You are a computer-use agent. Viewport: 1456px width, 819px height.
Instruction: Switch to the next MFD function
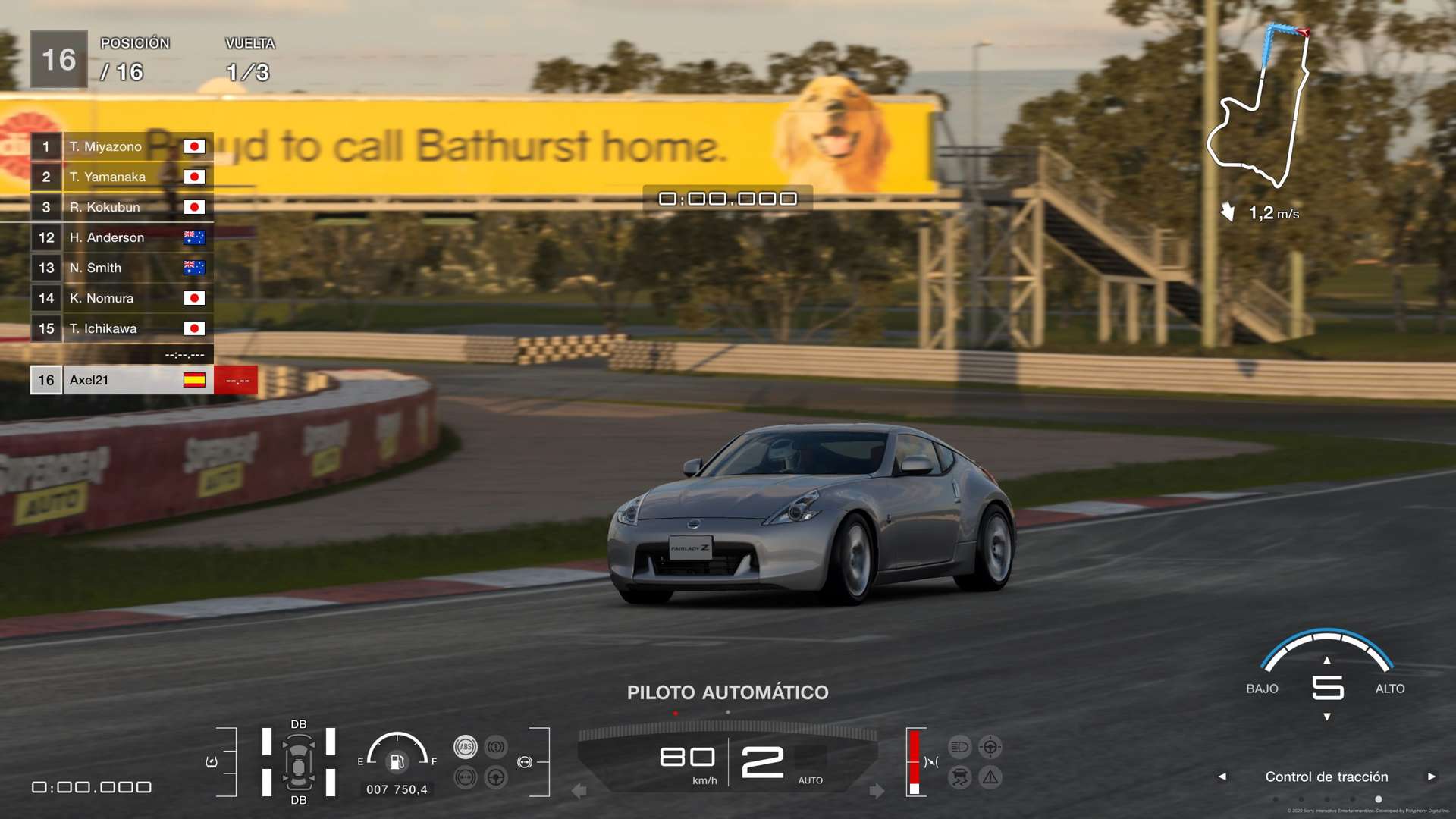coord(1431,777)
